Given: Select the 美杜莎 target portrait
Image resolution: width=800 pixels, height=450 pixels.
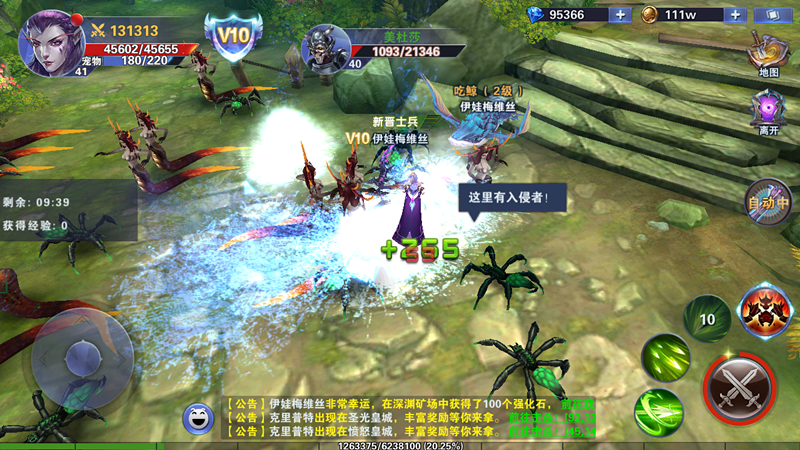Looking at the screenshot, I should 326,46.
